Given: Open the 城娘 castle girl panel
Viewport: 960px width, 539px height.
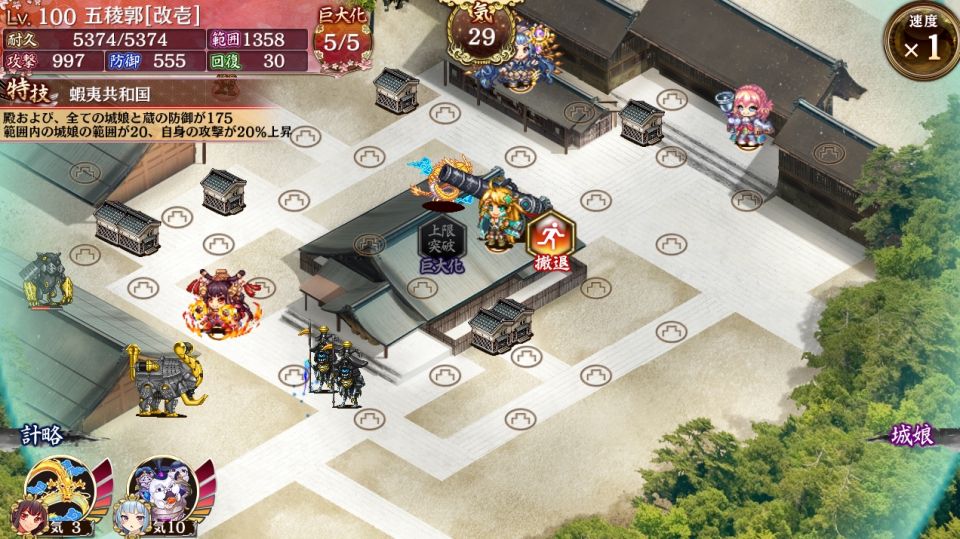Looking at the screenshot, I should [916, 435].
